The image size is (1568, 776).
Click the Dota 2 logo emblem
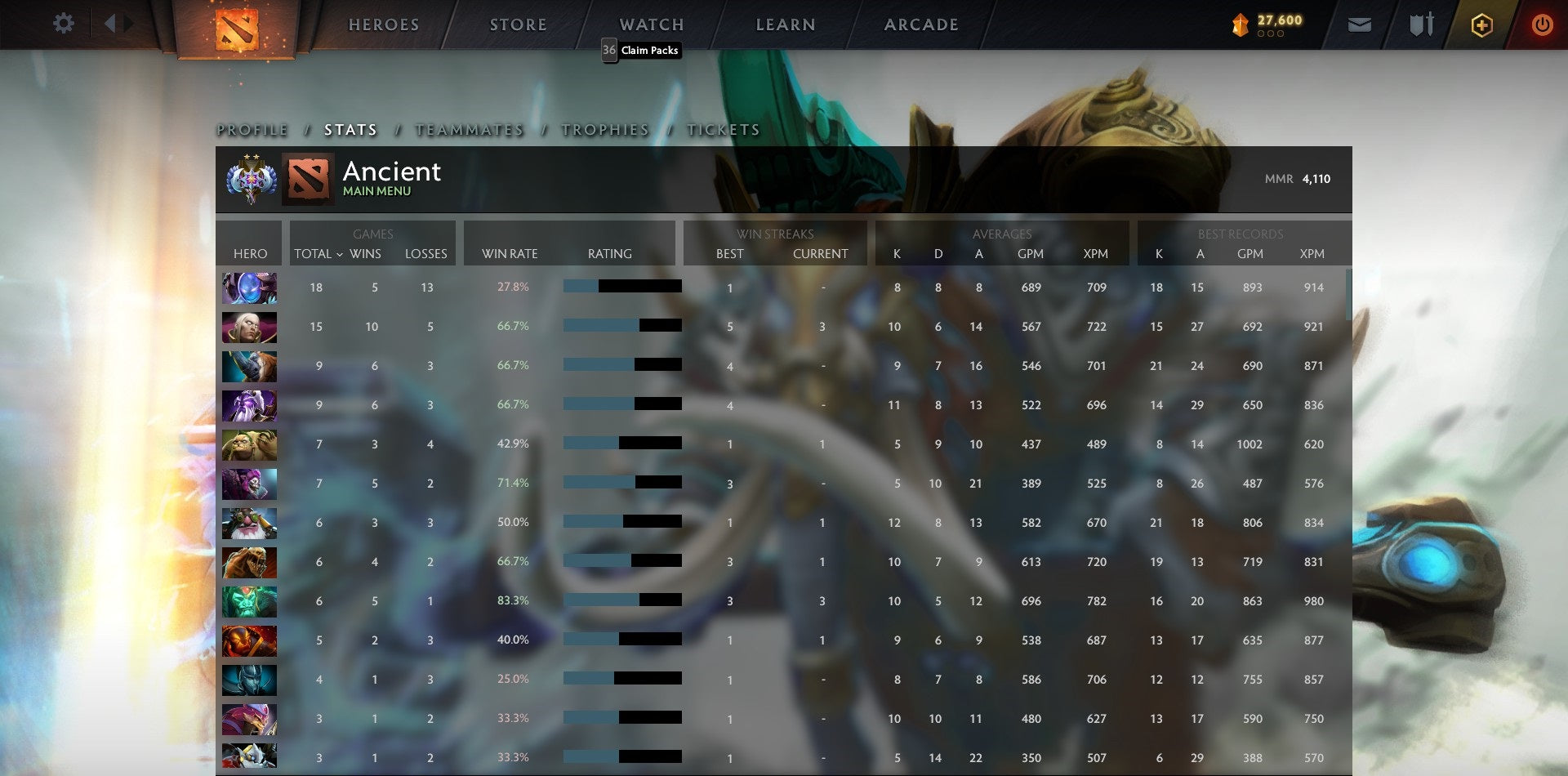237,25
